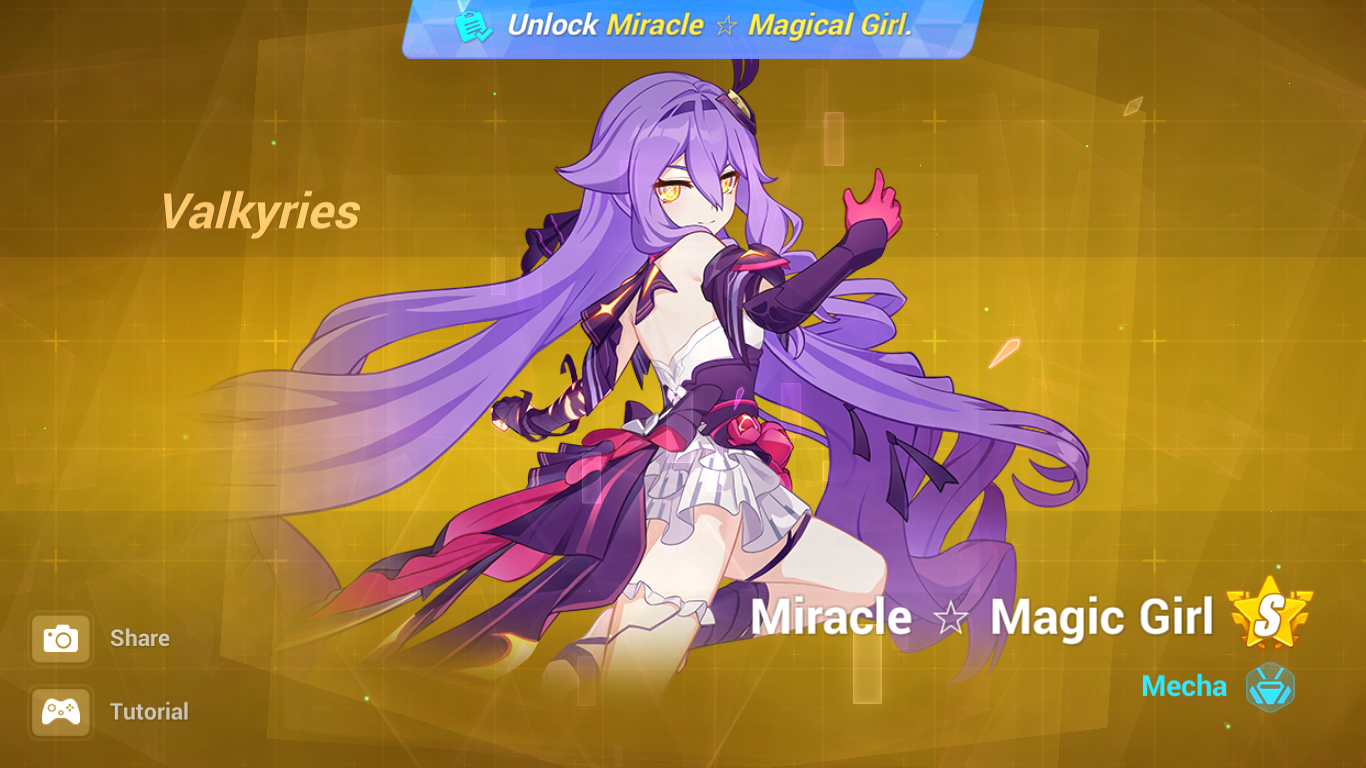Tap the blue hexagonal diamond beside Mecha

click(x=1271, y=686)
